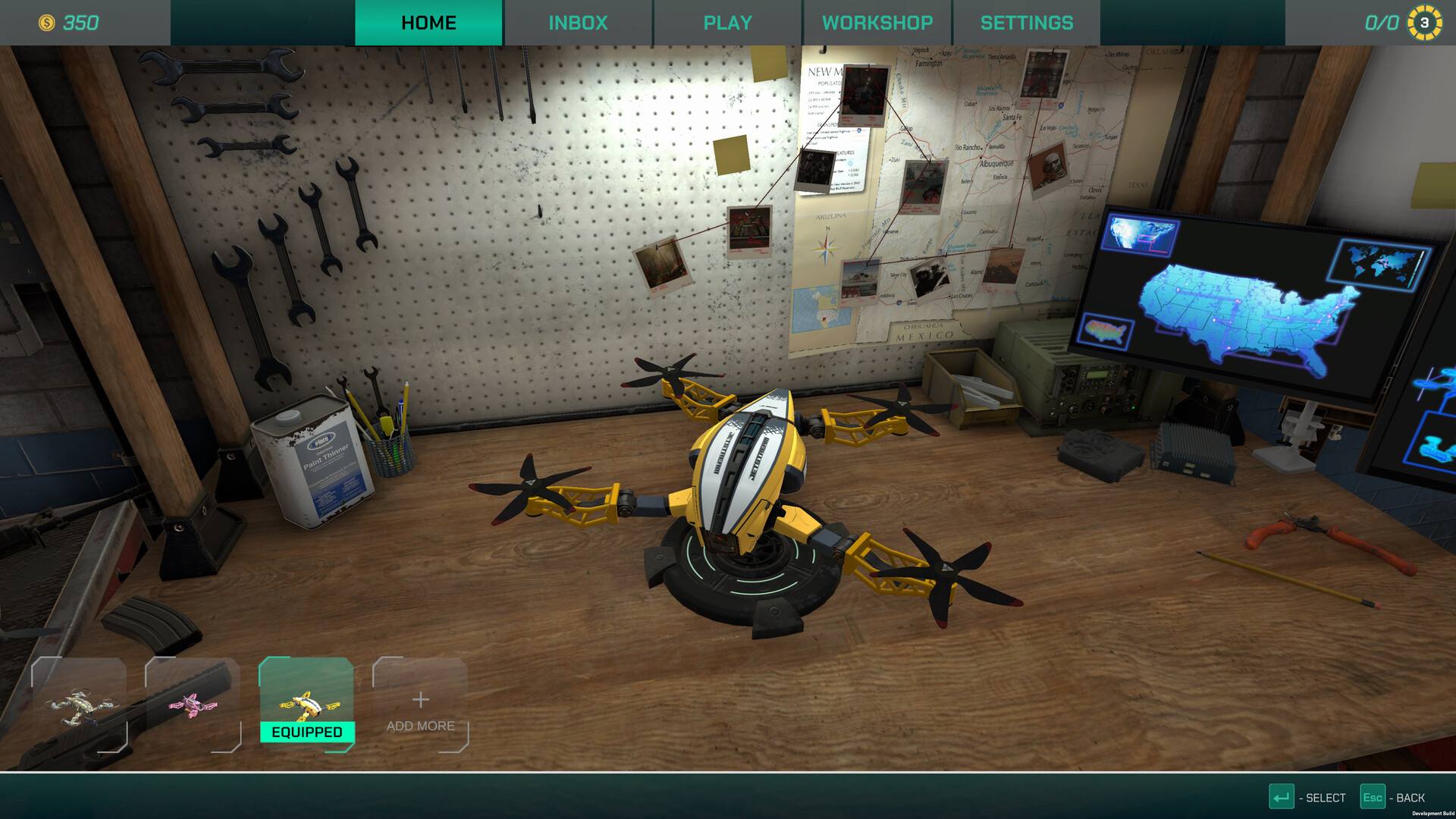Switch equipped drone to the pink model
The height and width of the screenshot is (819, 1456).
192,705
